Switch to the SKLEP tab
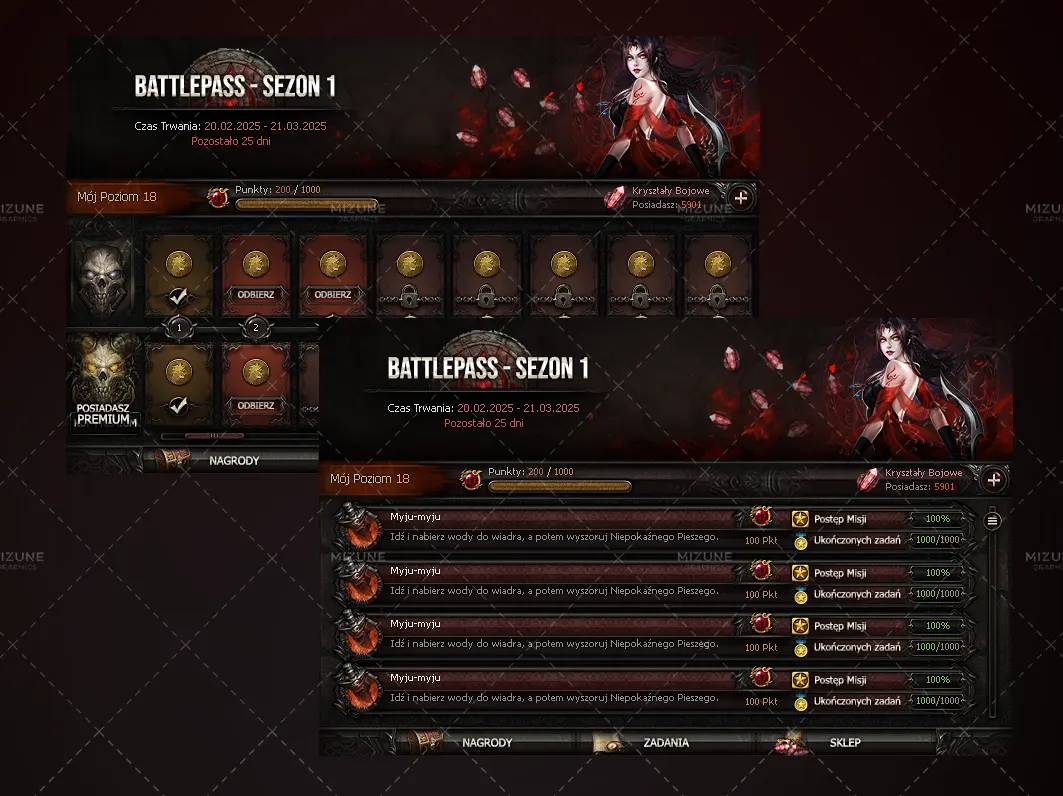Viewport: 1063px width, 796px height. coord(844,743)
